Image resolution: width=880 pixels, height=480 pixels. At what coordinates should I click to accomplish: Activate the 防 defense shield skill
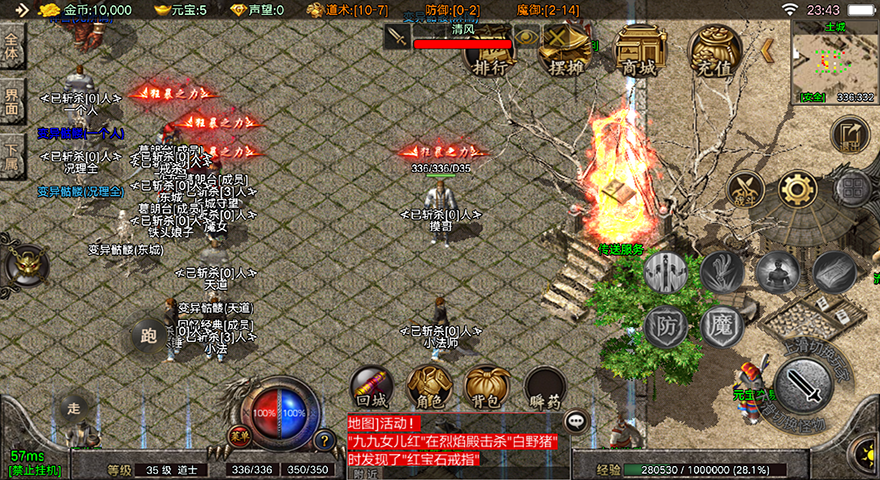664,326
